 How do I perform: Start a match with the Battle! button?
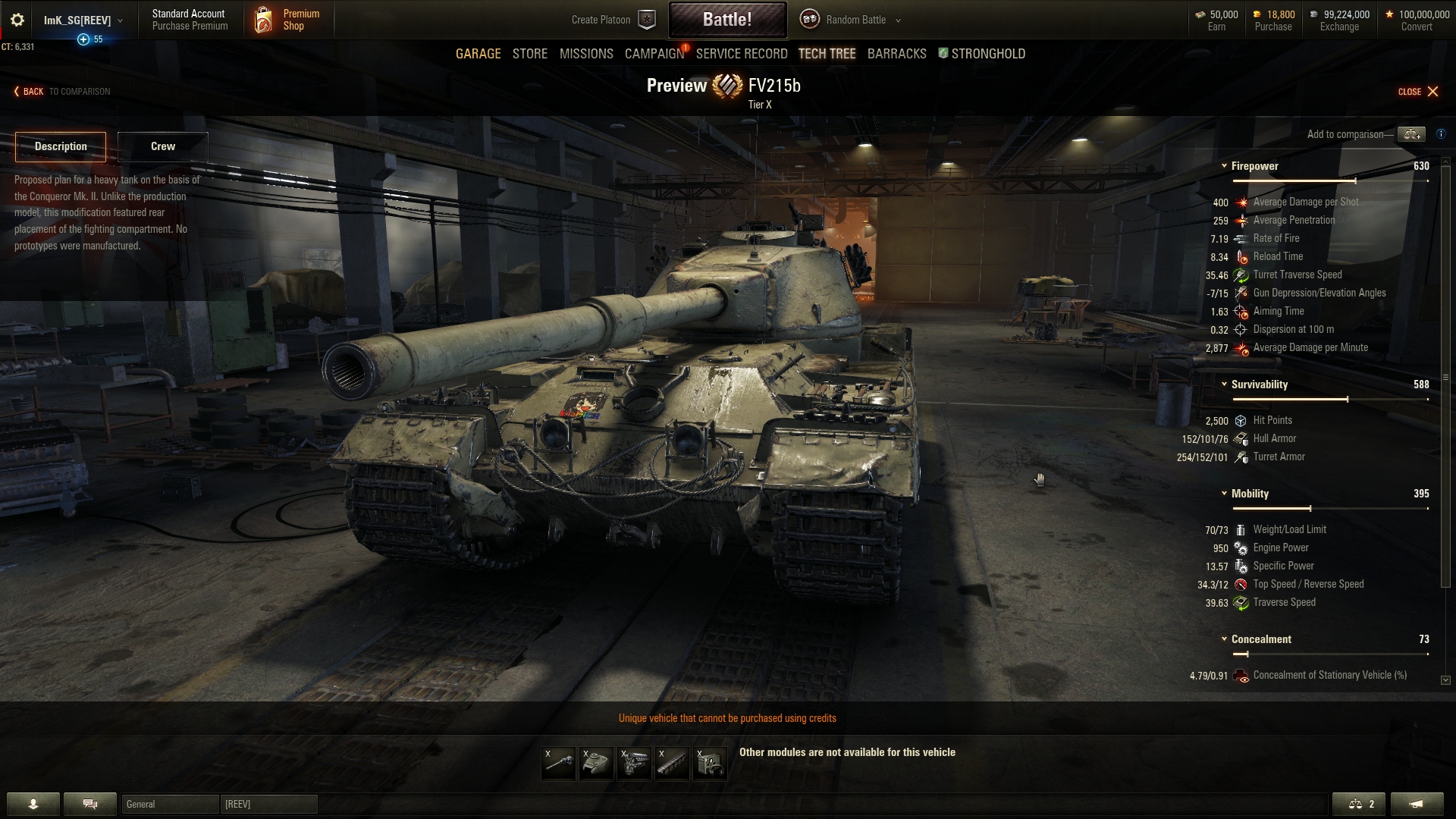(727, 20)
